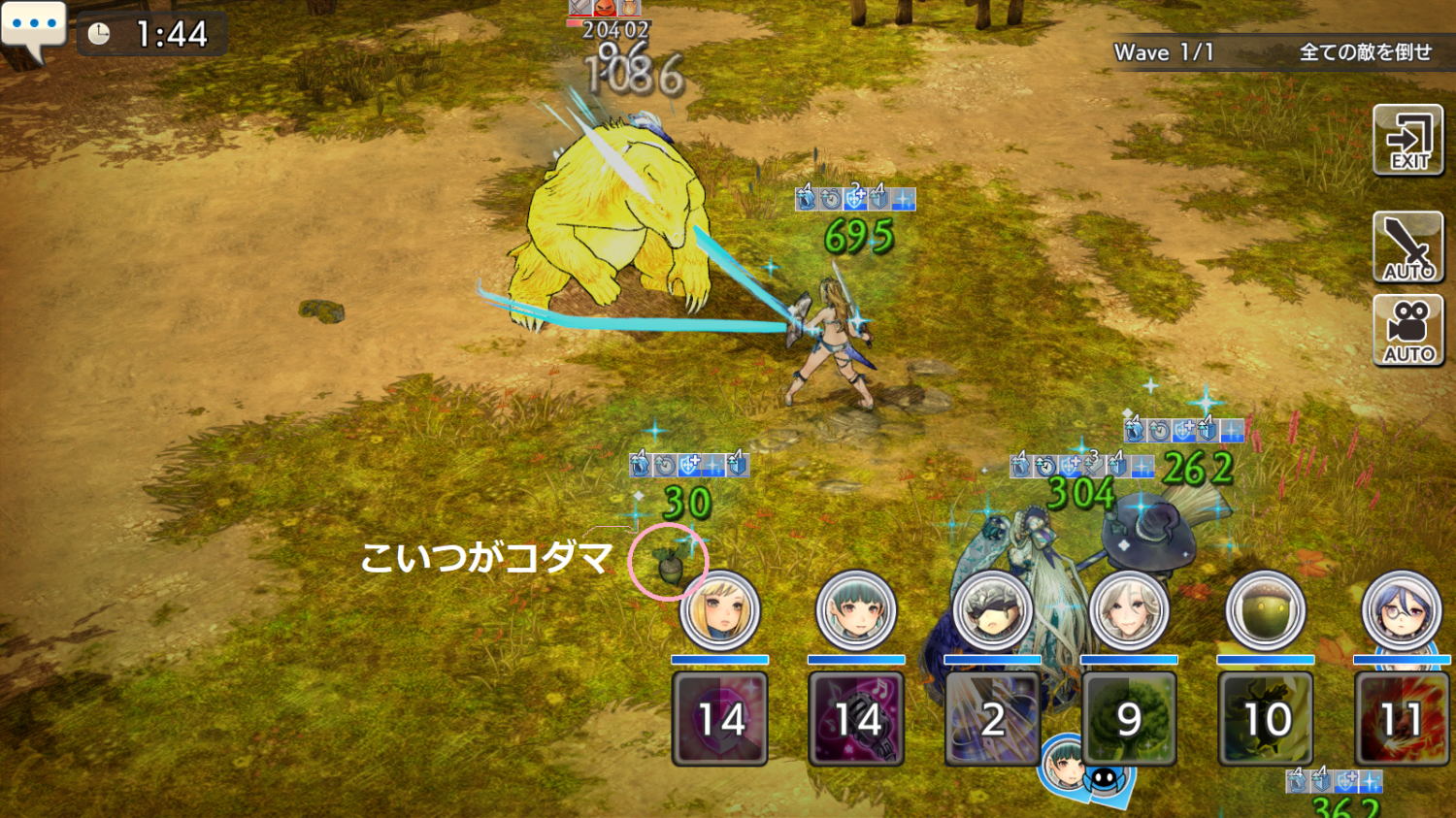The image size is (1456, 818).
Task: Tap the EXIT button
Action: [1408, 141]
